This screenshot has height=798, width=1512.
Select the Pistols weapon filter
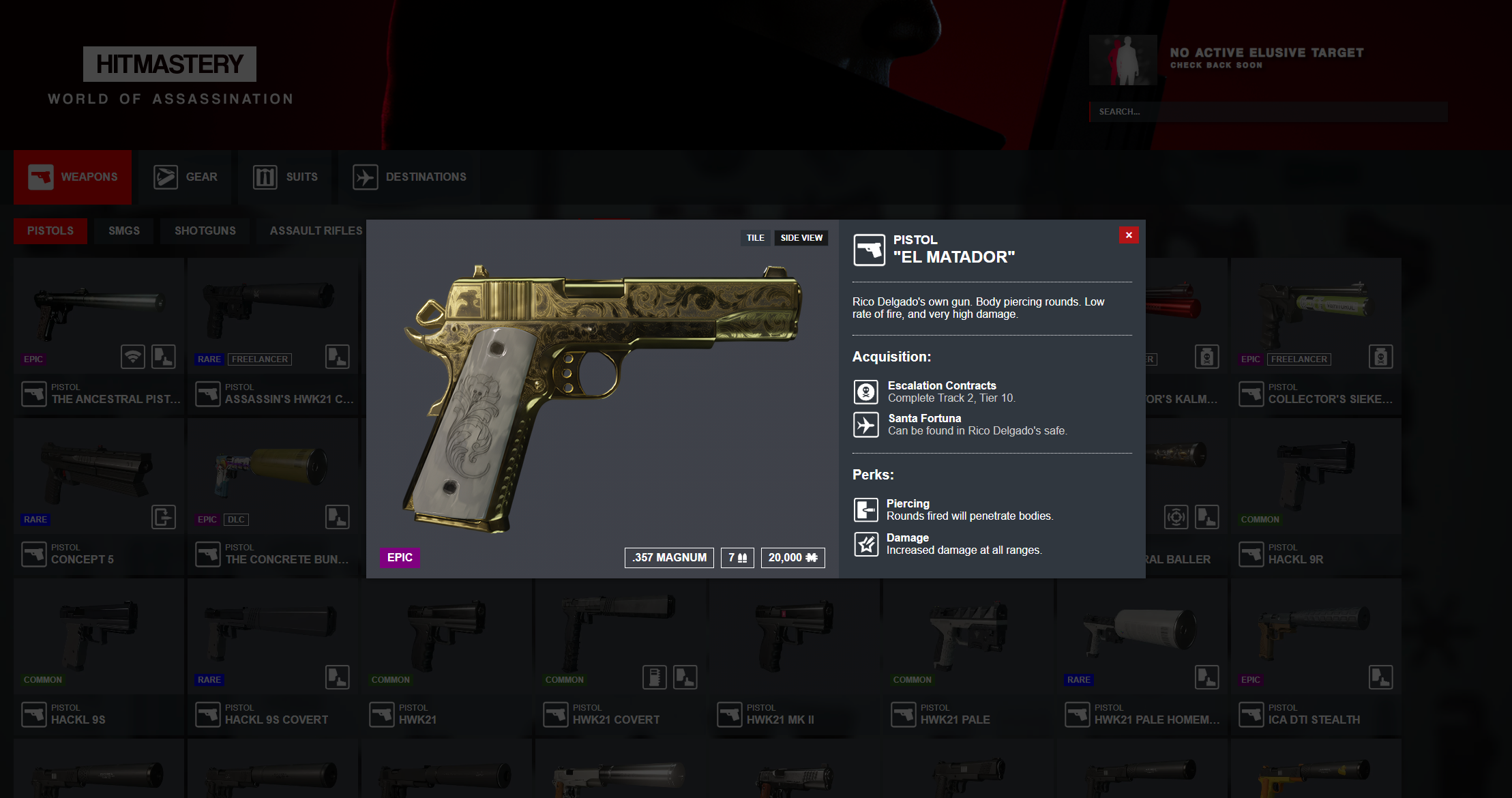(50, 231)
